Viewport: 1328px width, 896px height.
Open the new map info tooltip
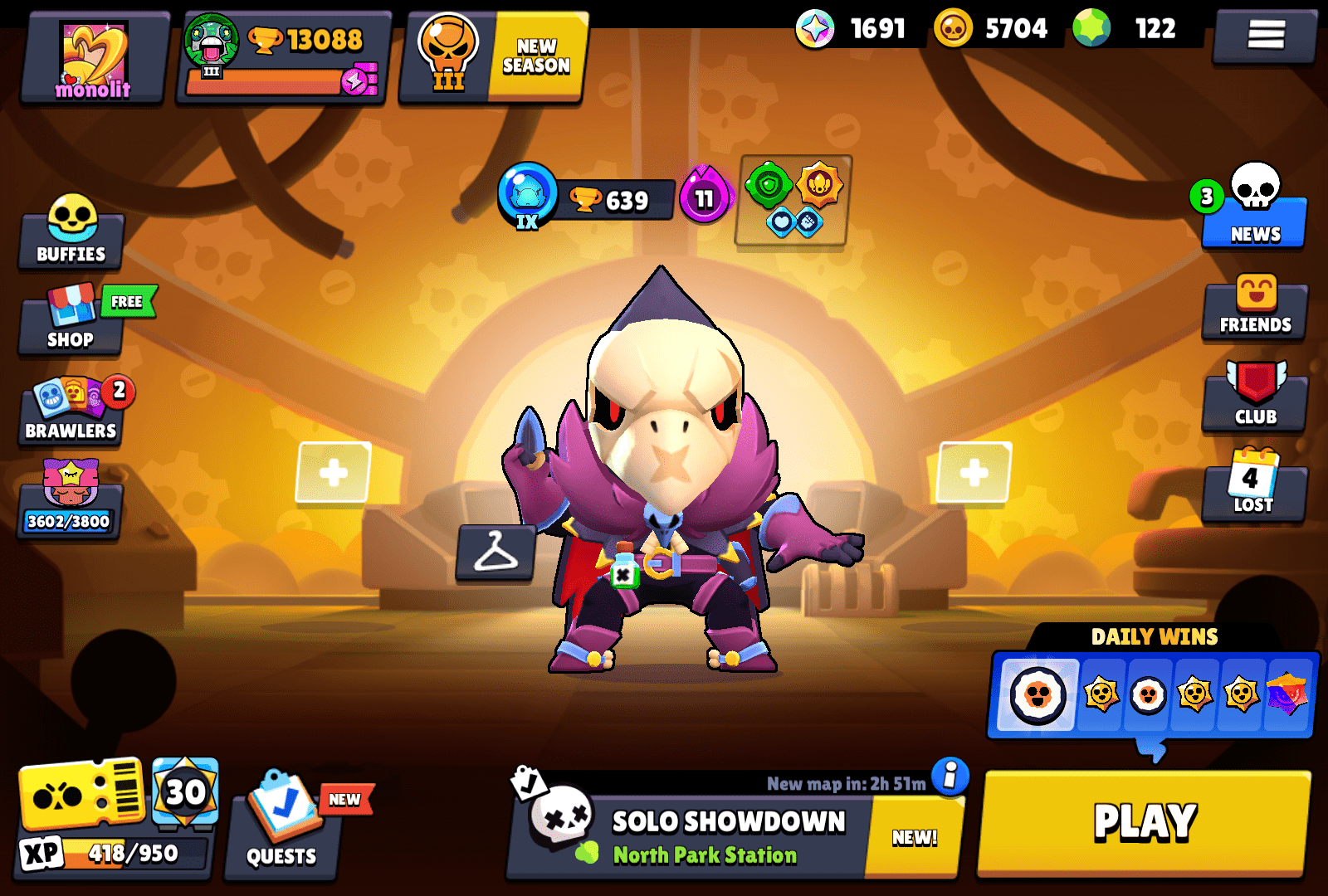tap(949, 775)
